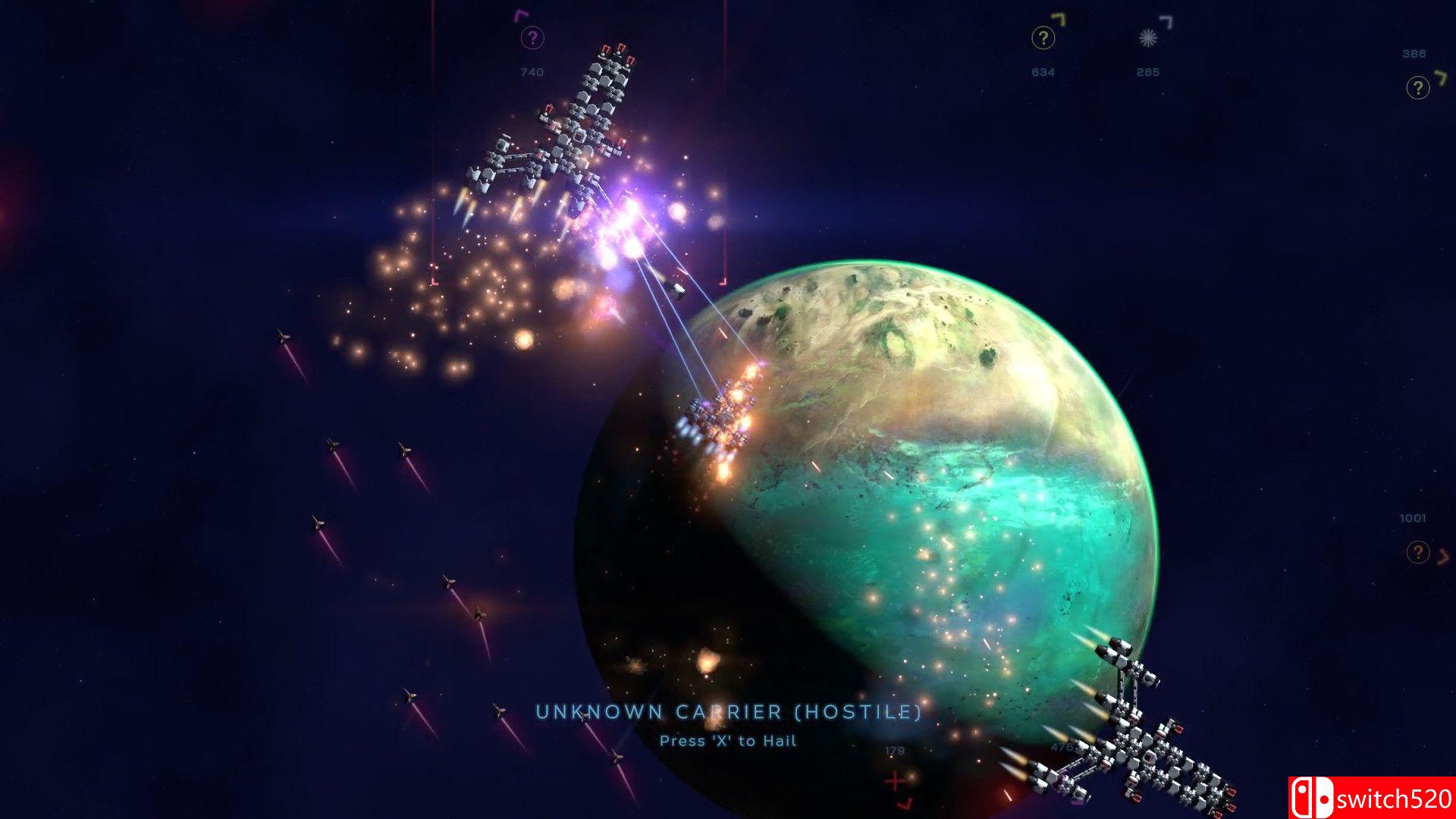Click the yellow chevron beside the top-right question mark
Screen dimensions: 1456x819
tap(1442, 79)
